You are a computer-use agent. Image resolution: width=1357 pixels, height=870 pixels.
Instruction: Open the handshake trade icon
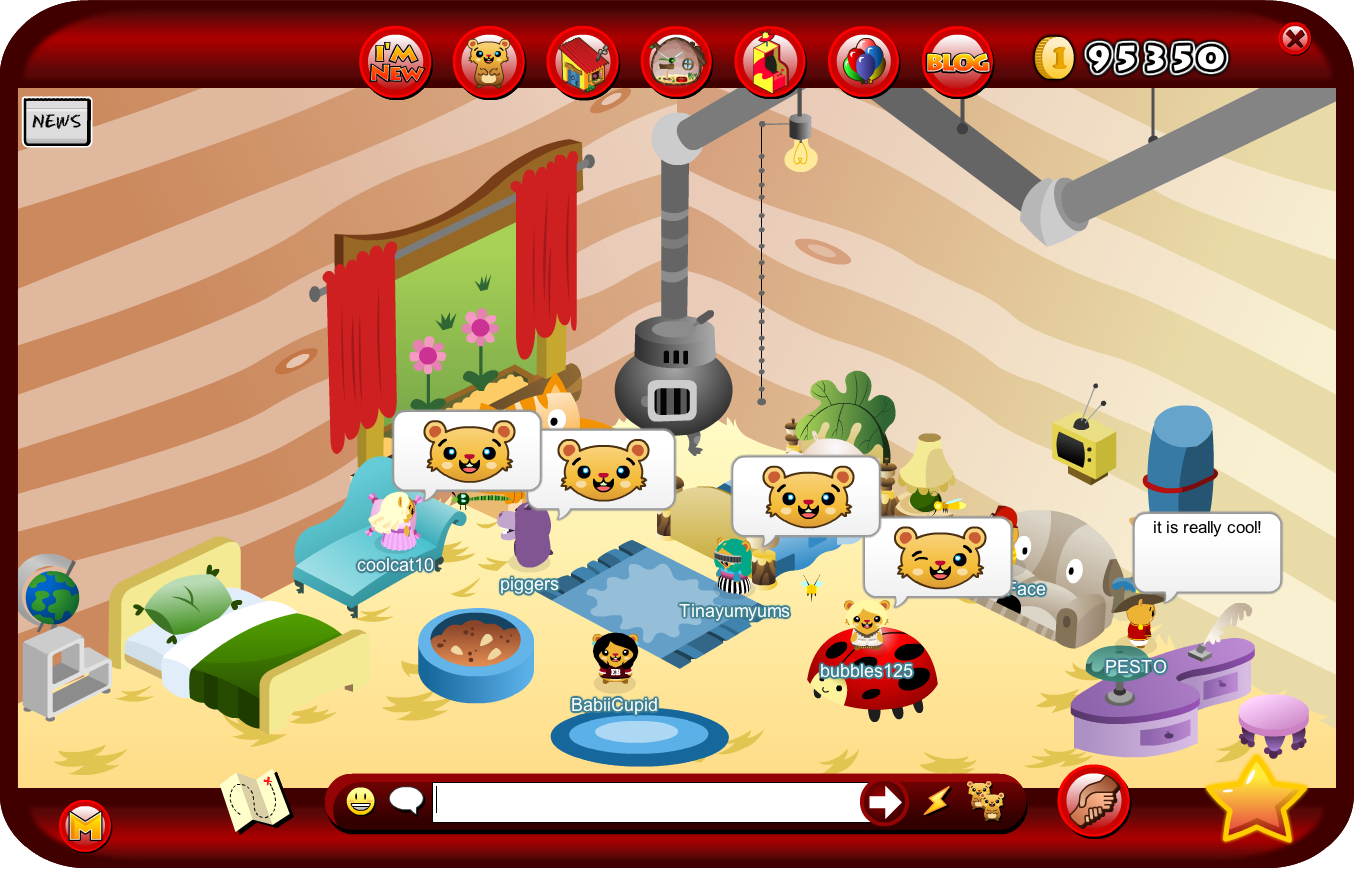[x=1093, y=799]
